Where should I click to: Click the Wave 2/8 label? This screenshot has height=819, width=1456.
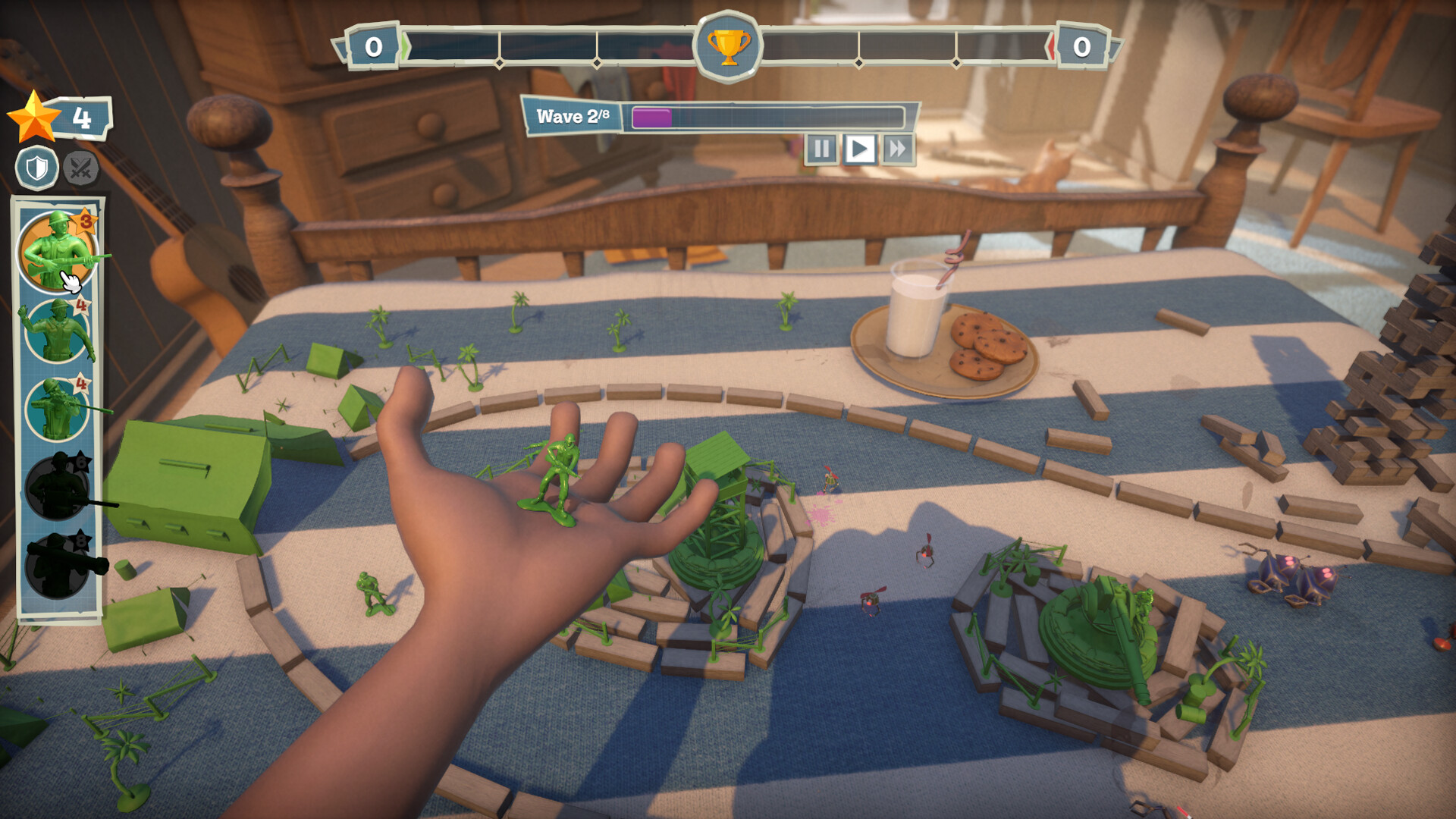click(x=574, y=116)
